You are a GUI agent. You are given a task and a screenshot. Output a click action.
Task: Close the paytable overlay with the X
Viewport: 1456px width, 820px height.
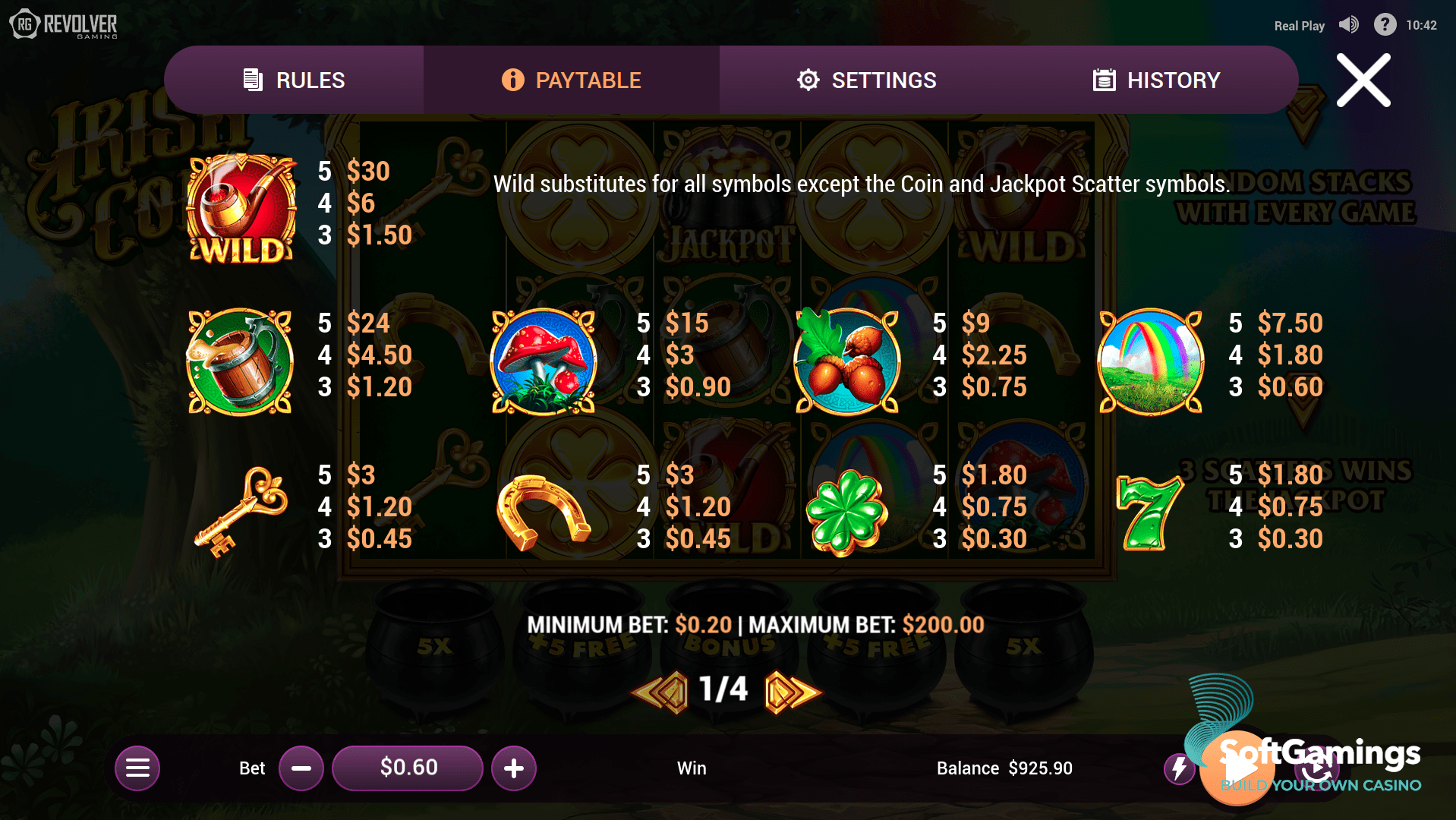(1363, 80)
